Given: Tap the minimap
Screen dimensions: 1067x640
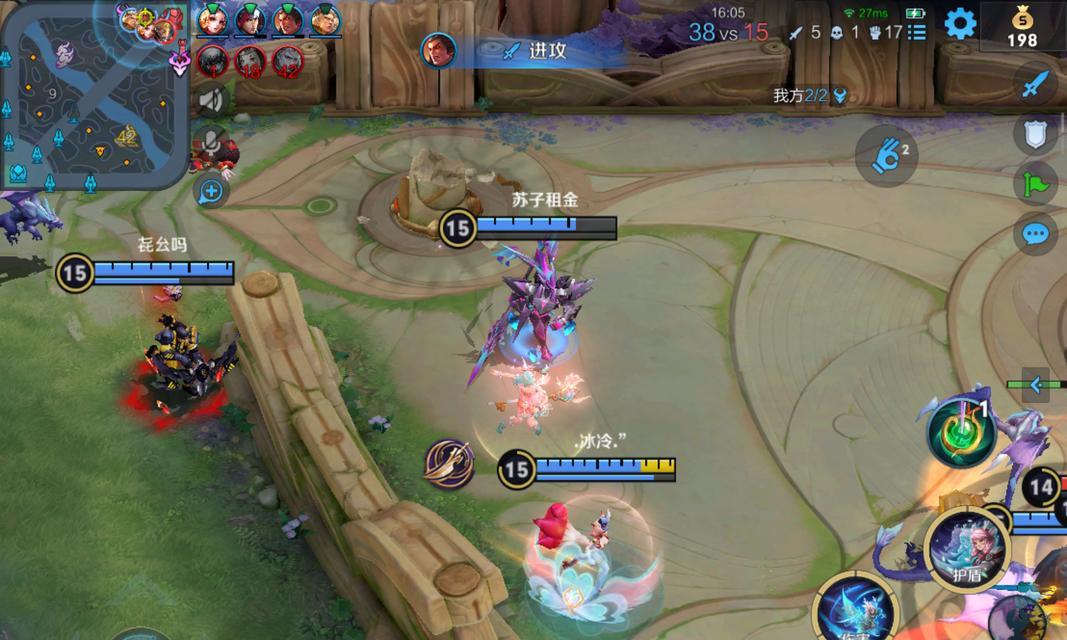Looking at the screenshot, I should point(95,95).
